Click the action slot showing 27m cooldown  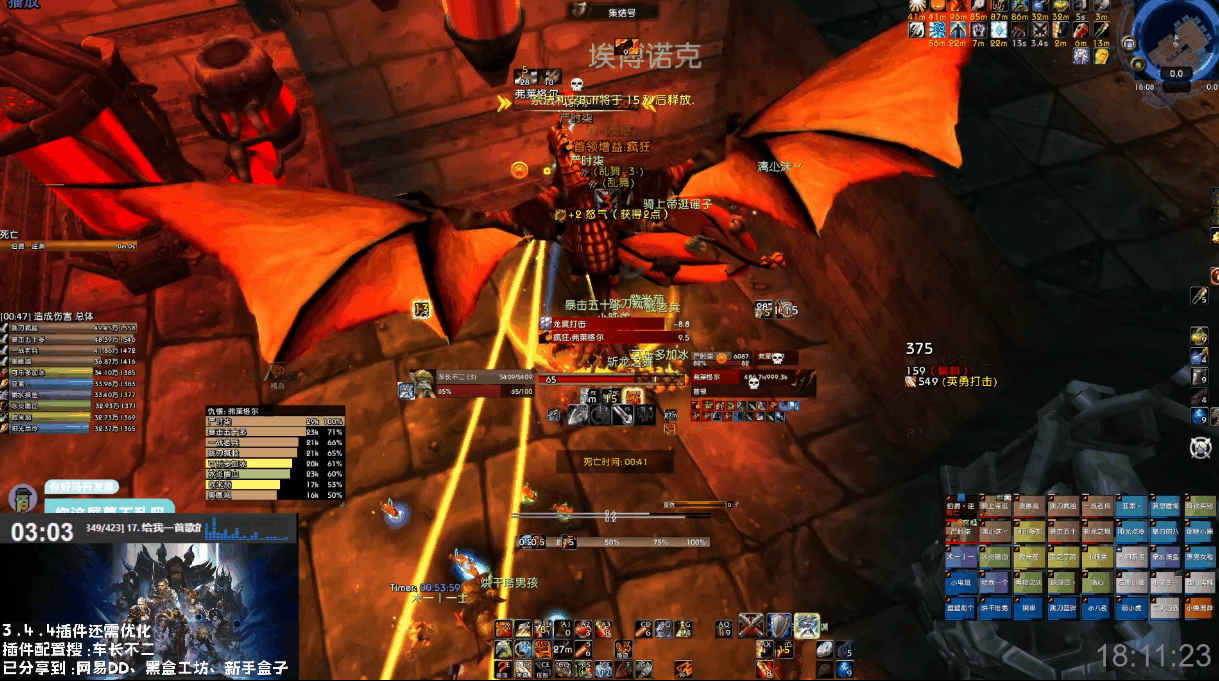pyautogui.click(x=562, y=648)
